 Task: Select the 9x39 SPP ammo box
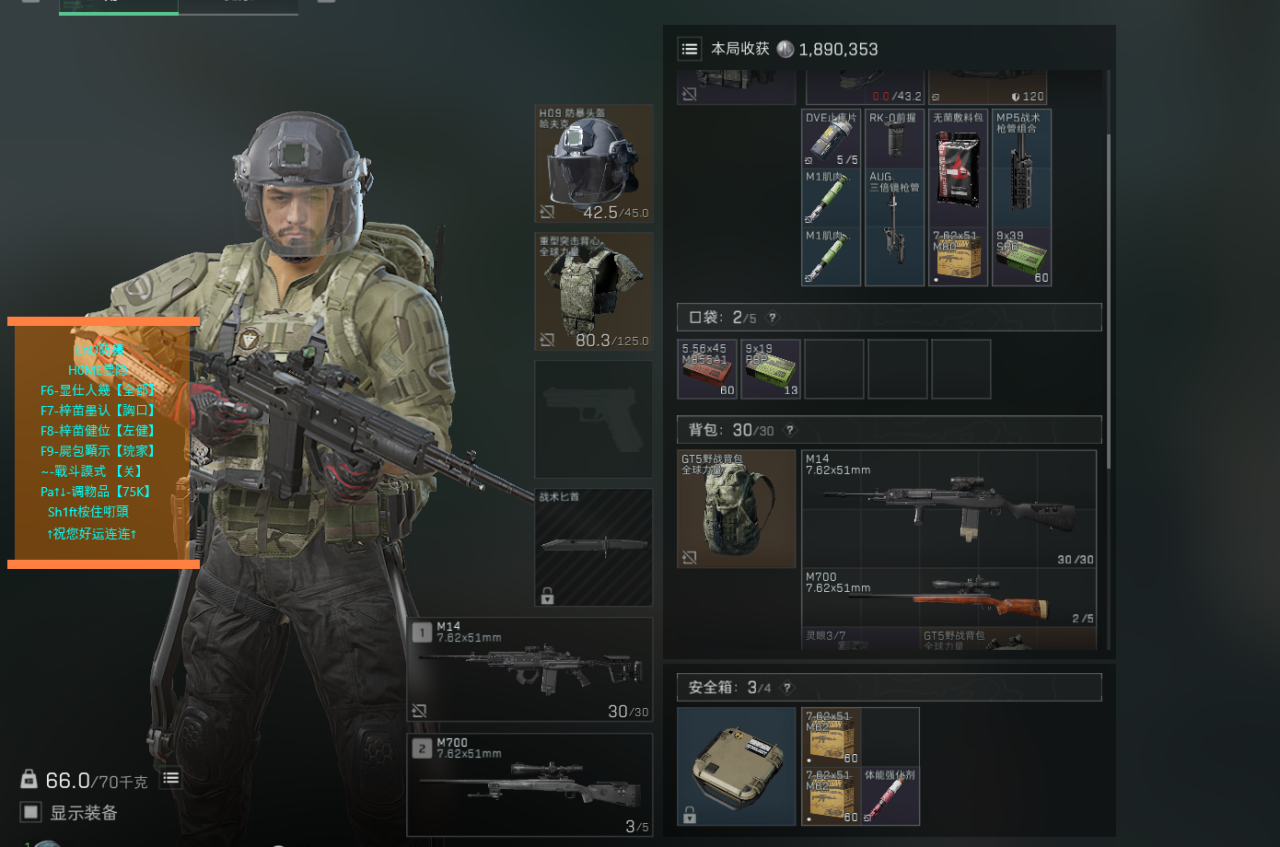point(1021,257)
